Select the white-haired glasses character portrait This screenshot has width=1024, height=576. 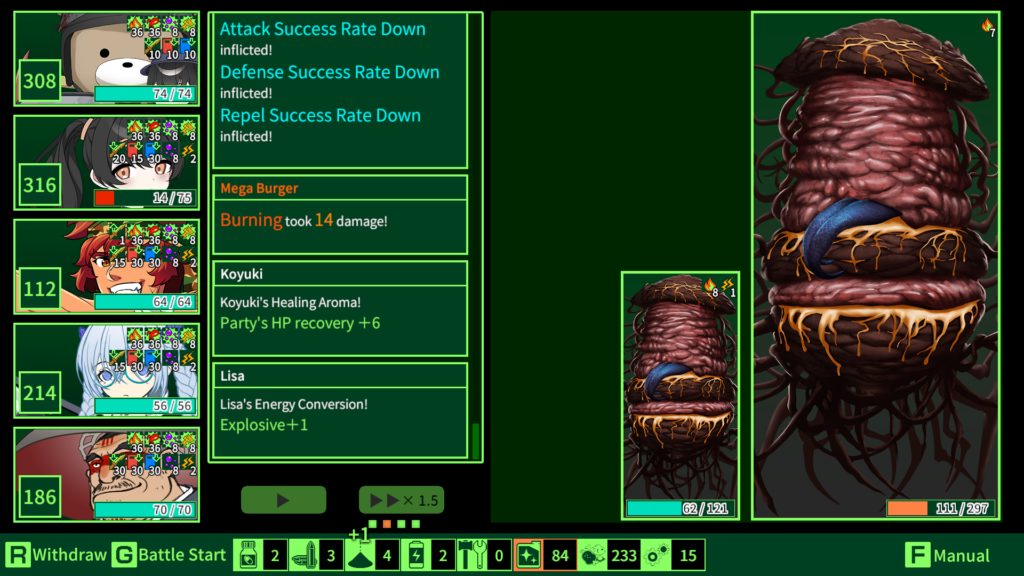pos(106,370)
